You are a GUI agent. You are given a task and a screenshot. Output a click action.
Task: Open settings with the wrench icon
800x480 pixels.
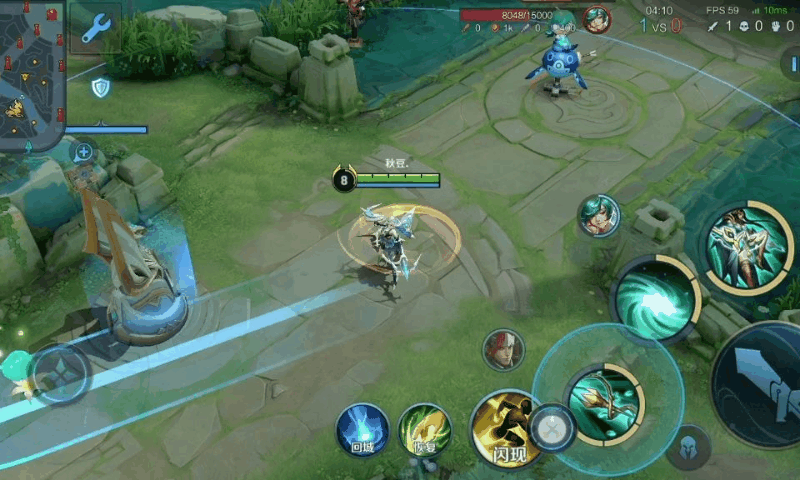click(x=96, y=28)
